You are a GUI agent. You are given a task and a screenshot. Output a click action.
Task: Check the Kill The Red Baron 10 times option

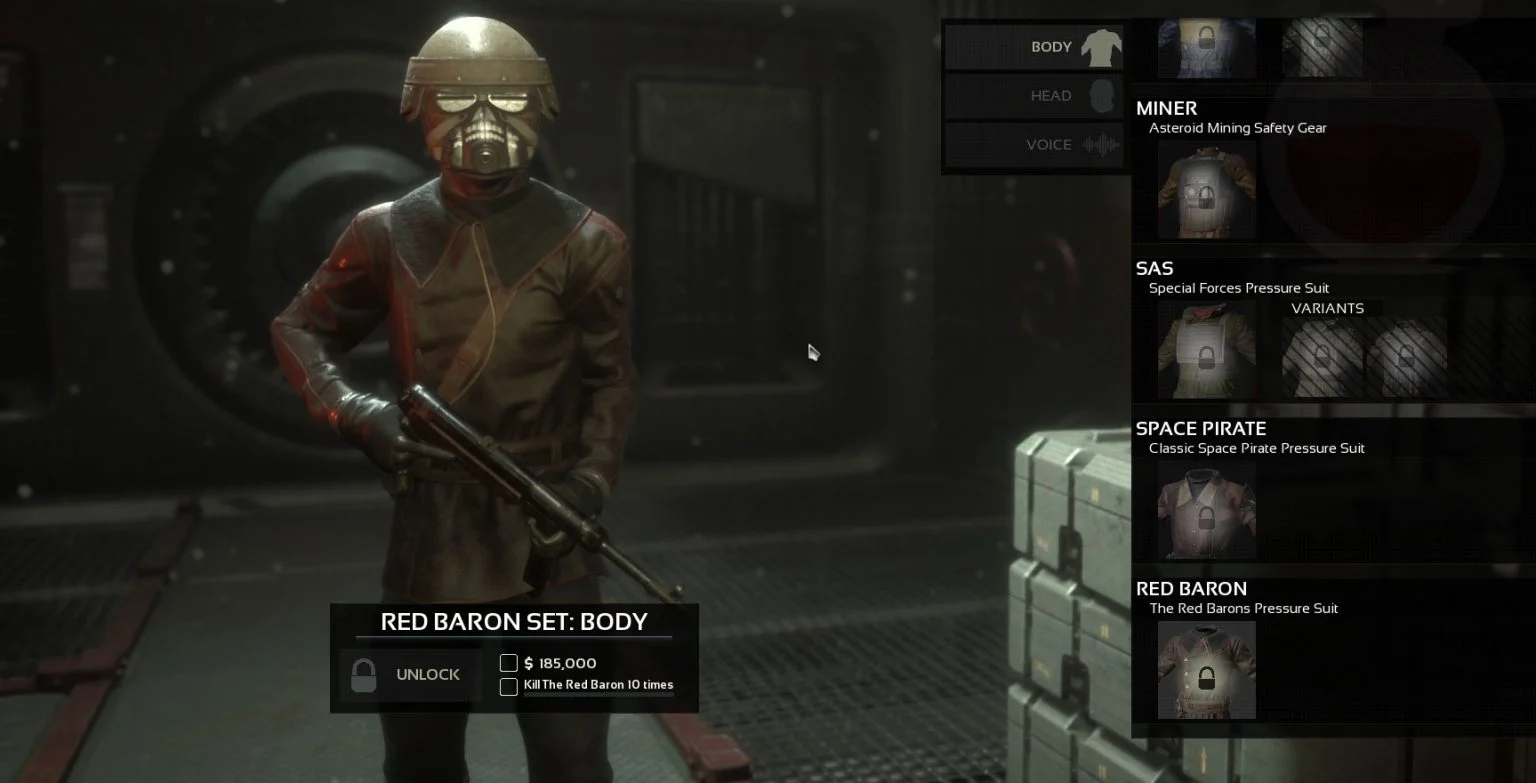(x=508, y=687)
